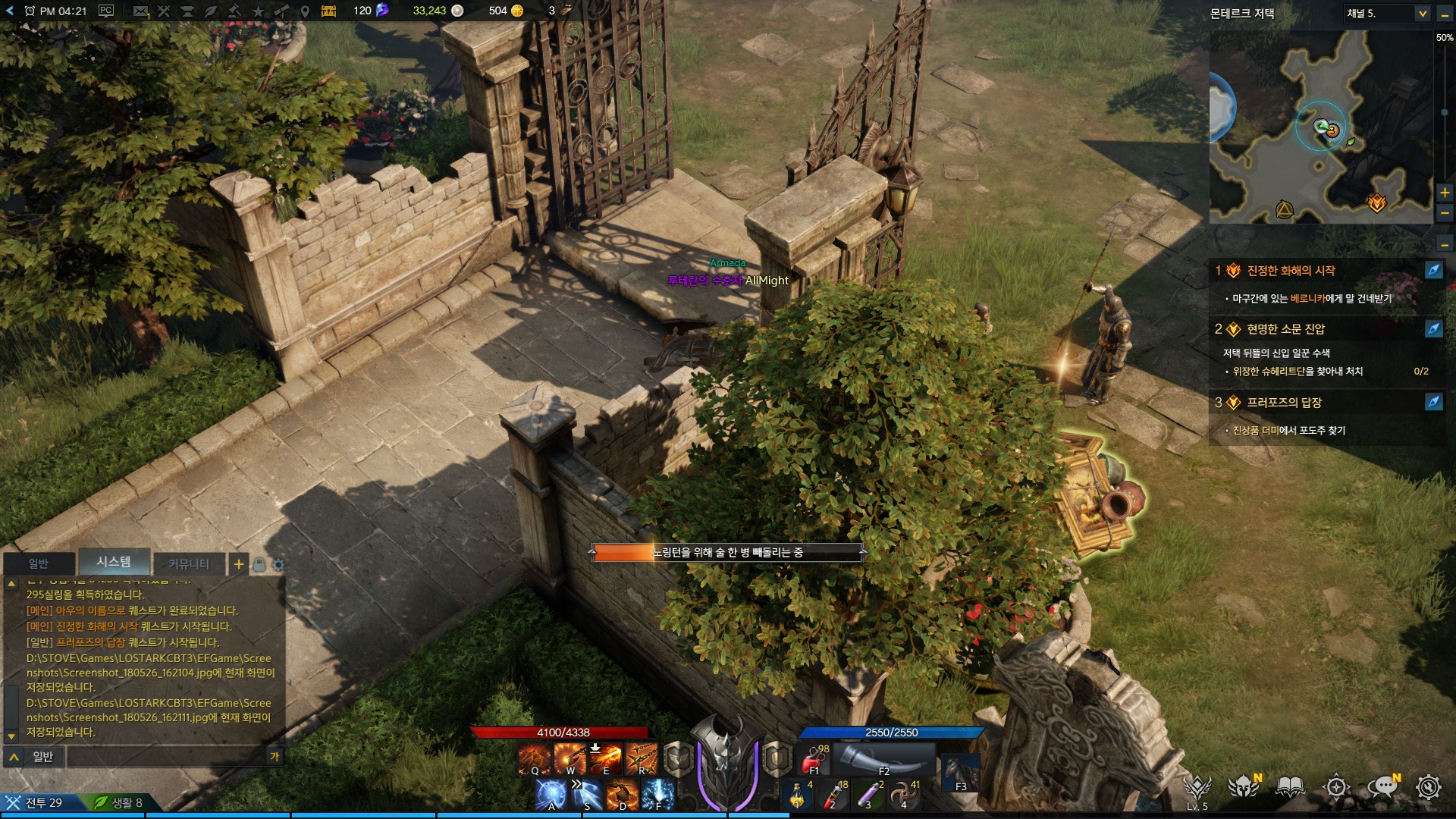Summon the horse mount F3 slot
This screenshot has width=1456, height=819.
click(x=960, y=773)
